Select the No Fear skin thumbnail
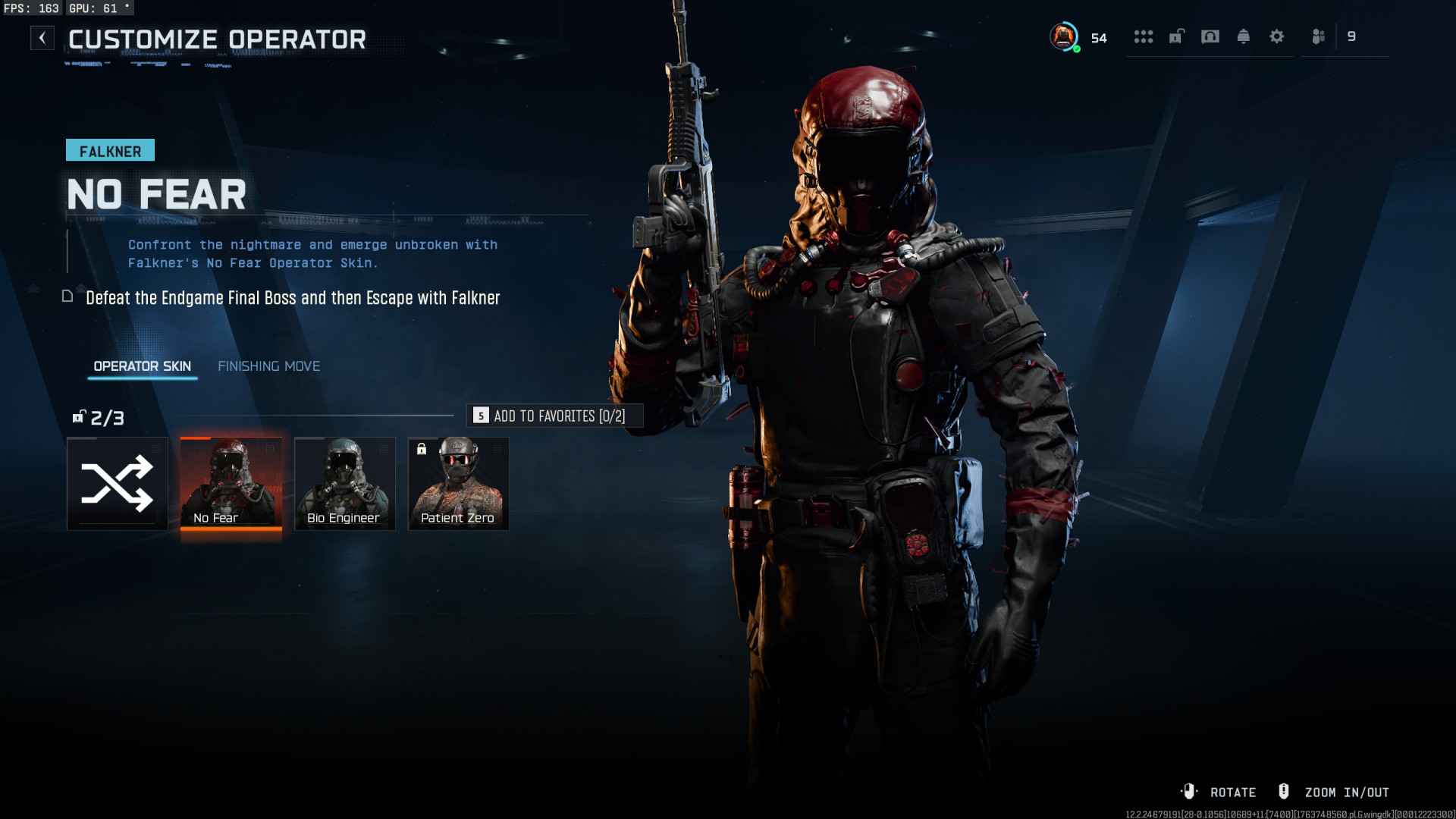The width and height of the screenshot is (1456, 819). tap(231, 484)
